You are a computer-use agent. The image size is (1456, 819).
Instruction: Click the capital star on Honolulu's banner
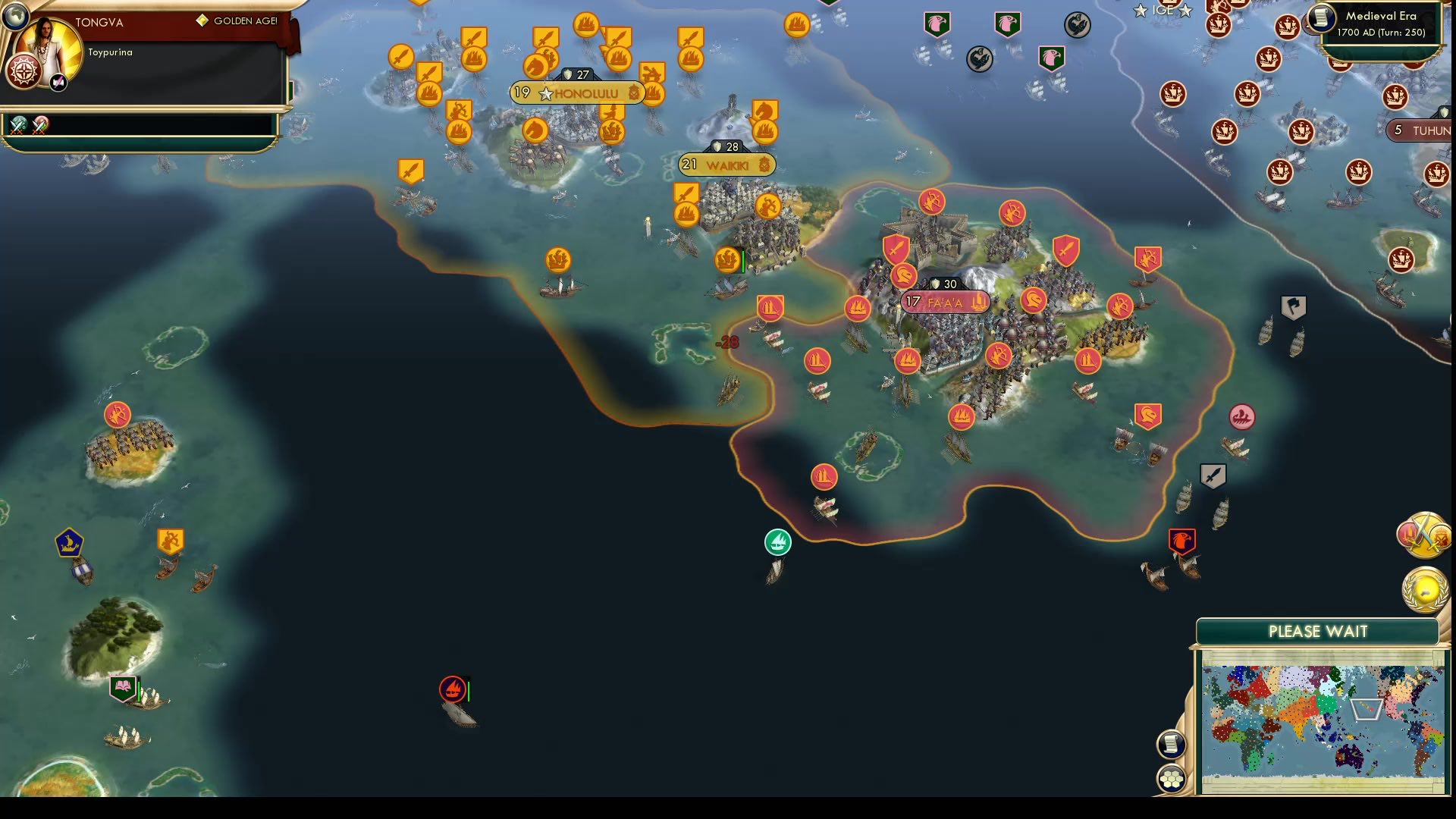[x=546, y=93]
